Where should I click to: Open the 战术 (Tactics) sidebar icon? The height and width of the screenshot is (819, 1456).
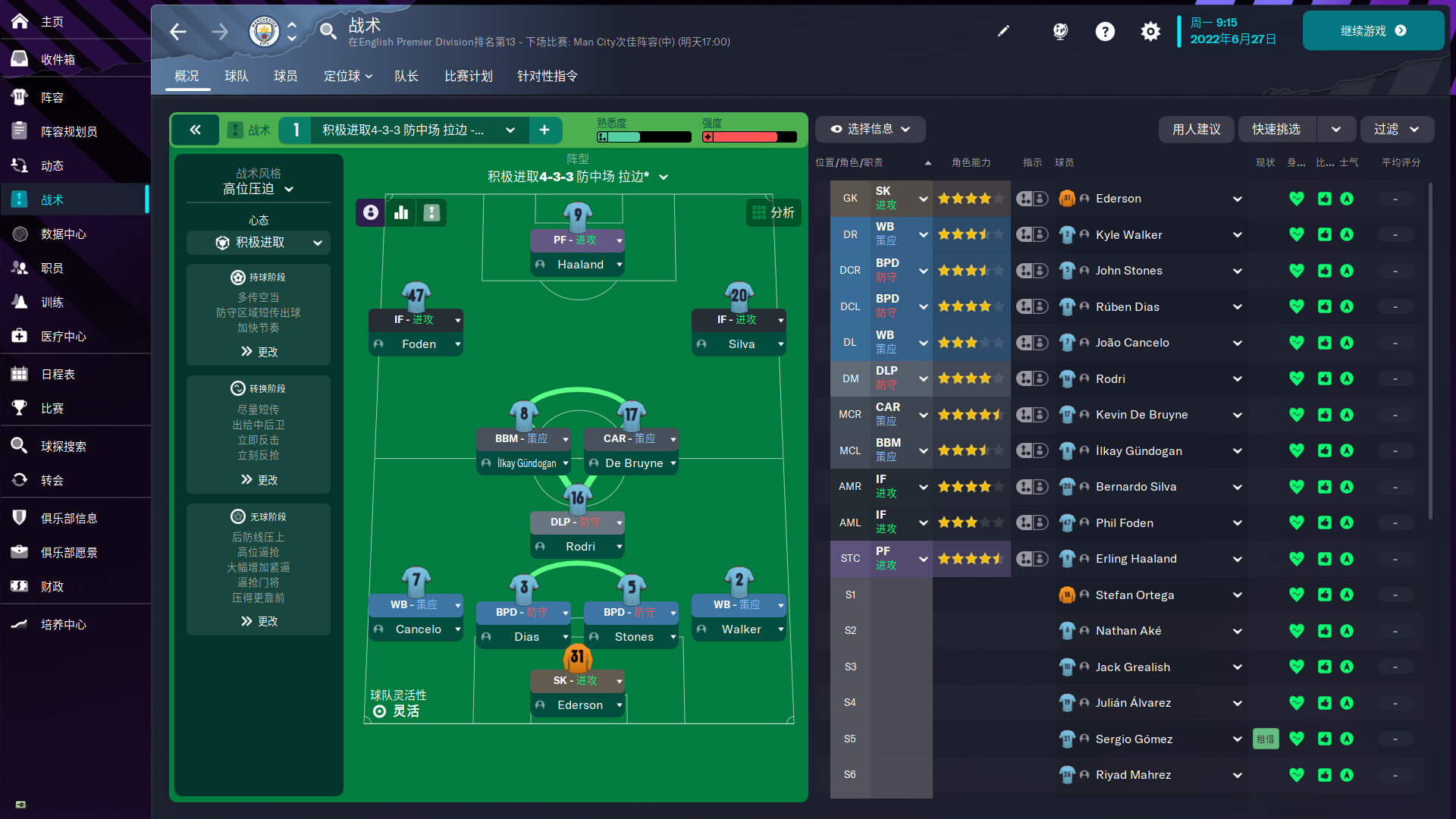(19, 199)
